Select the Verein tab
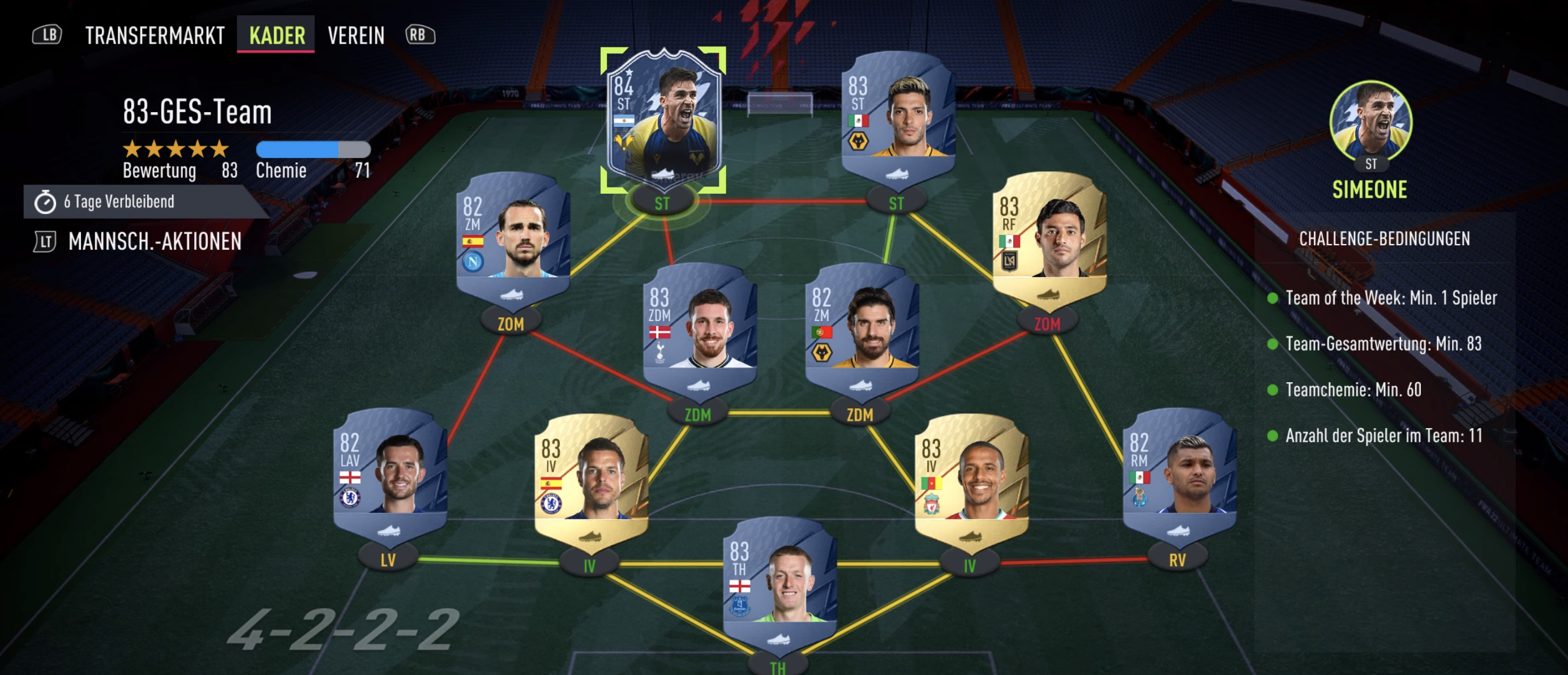 click(x=356, y=35)
